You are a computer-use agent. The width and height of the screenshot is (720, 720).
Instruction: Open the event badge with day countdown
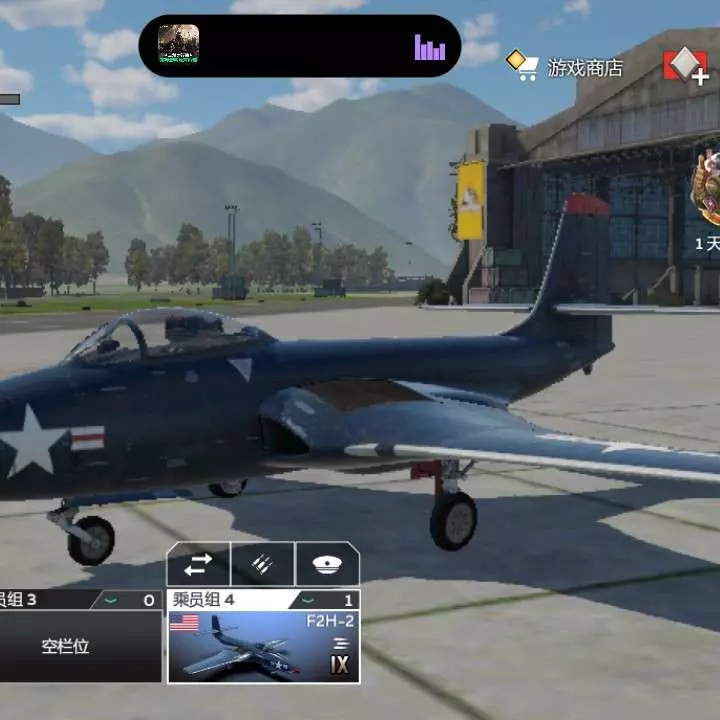(706, 192)
